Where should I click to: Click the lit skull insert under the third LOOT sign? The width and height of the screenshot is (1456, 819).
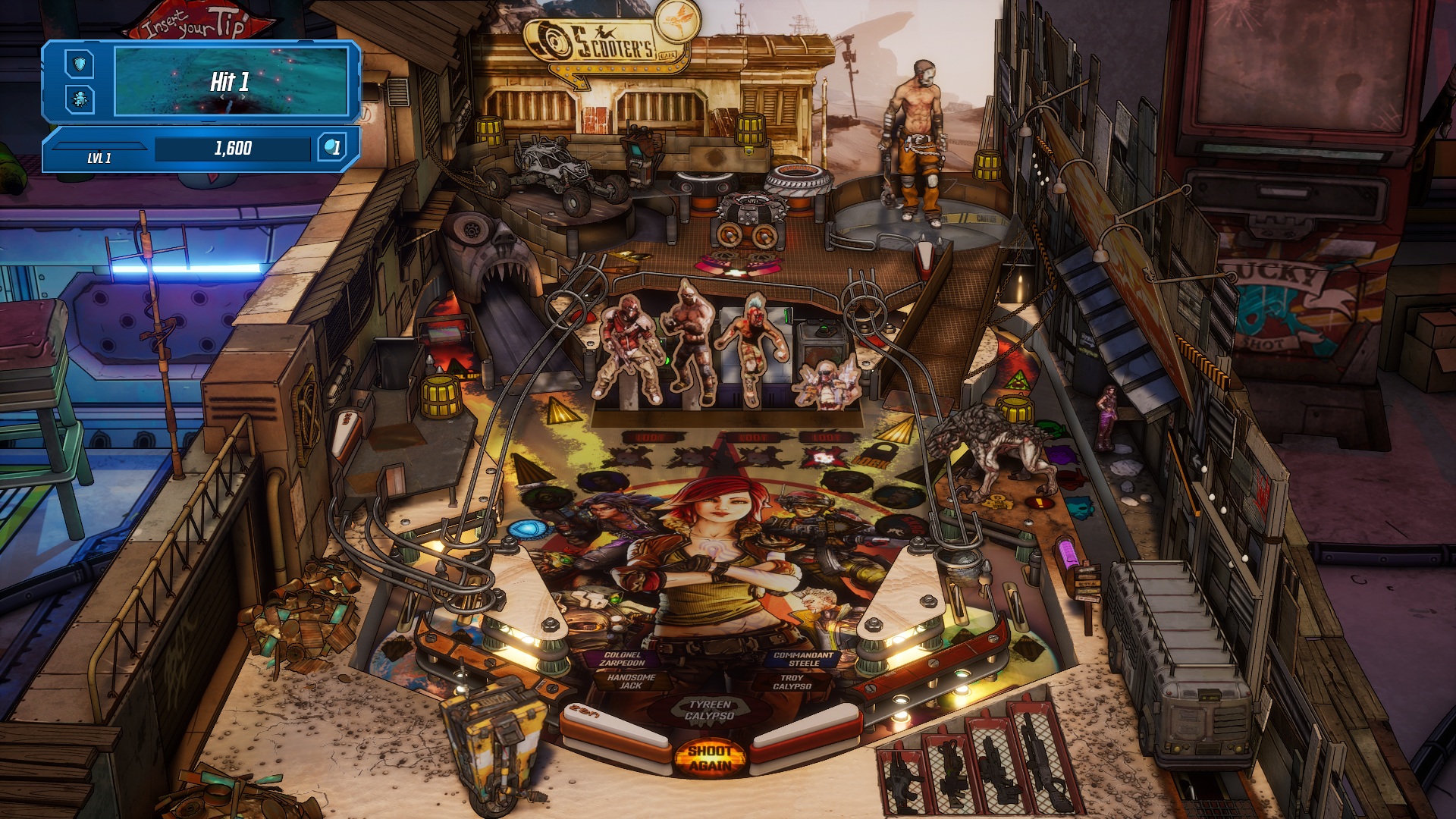point(823,458)
